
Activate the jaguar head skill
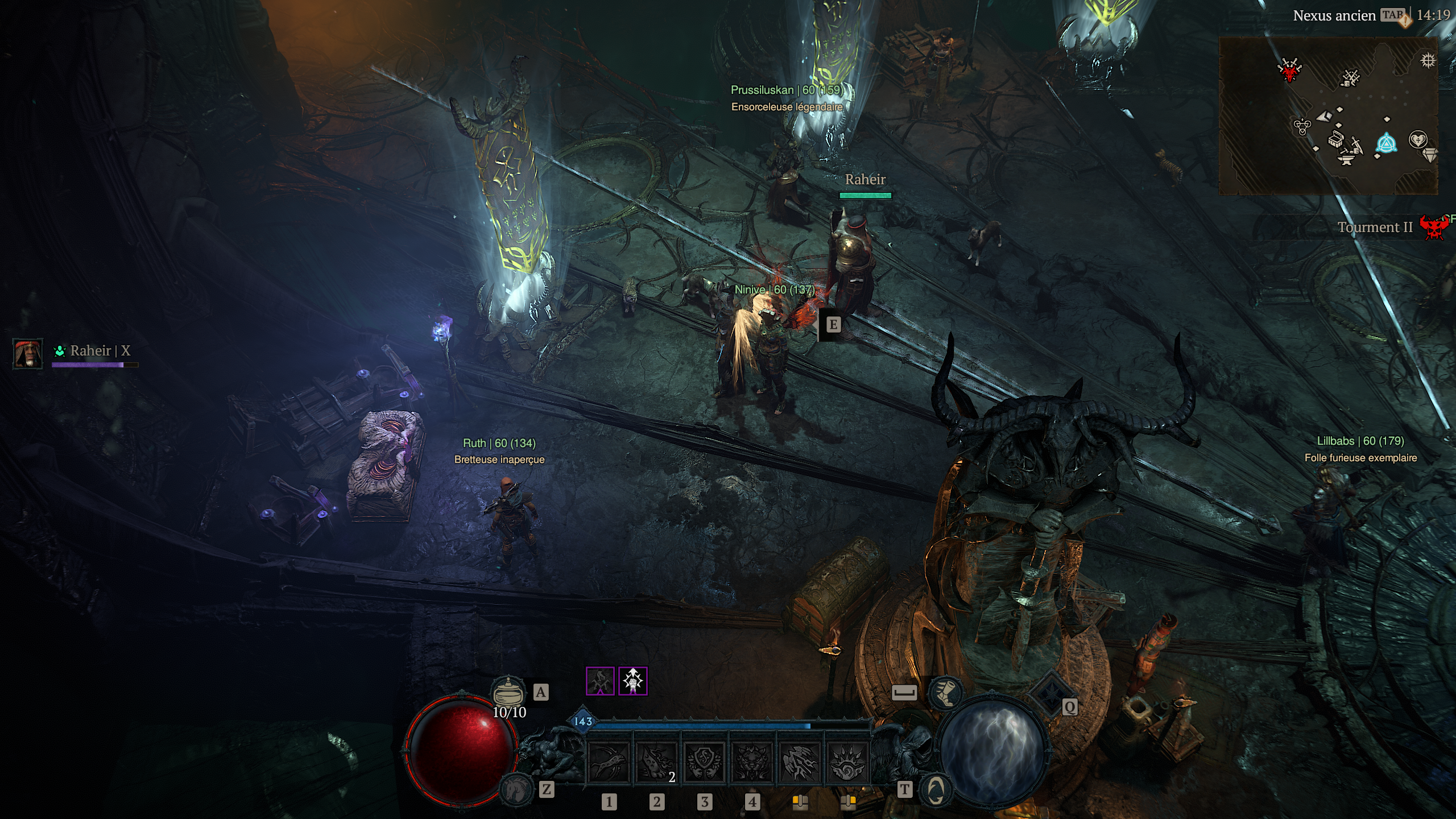coord(752,763)
